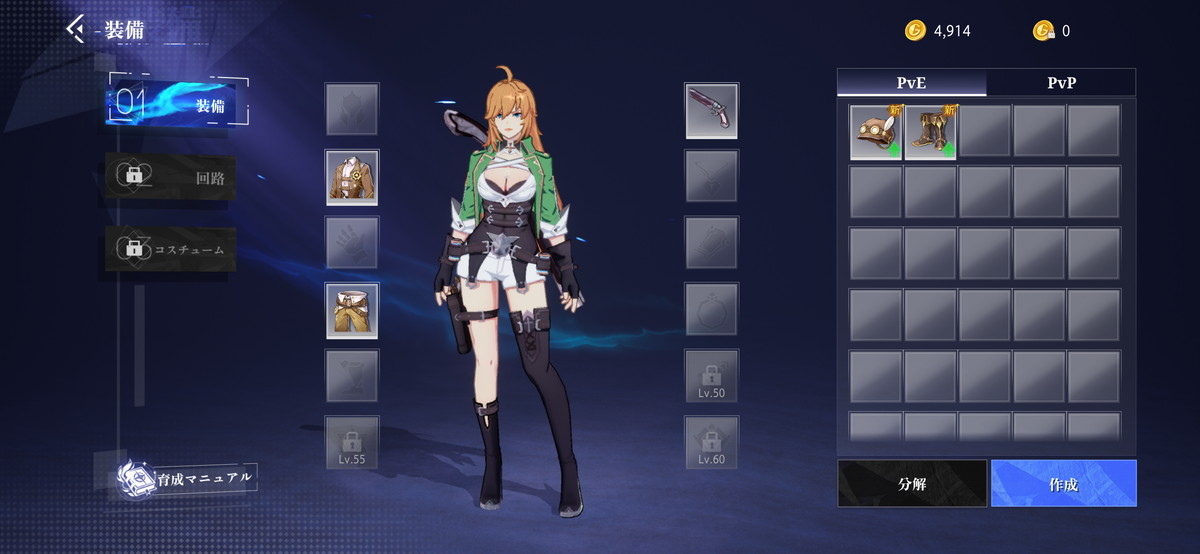Go back using the arrow button
The width and height of the screenshot is (1200, 554).
pos(76,28)
